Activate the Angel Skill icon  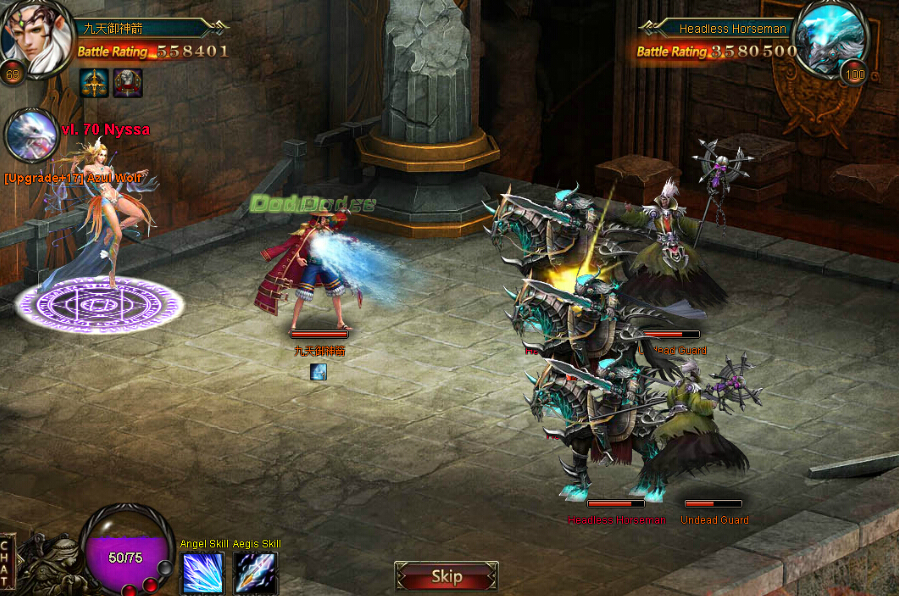203,573
